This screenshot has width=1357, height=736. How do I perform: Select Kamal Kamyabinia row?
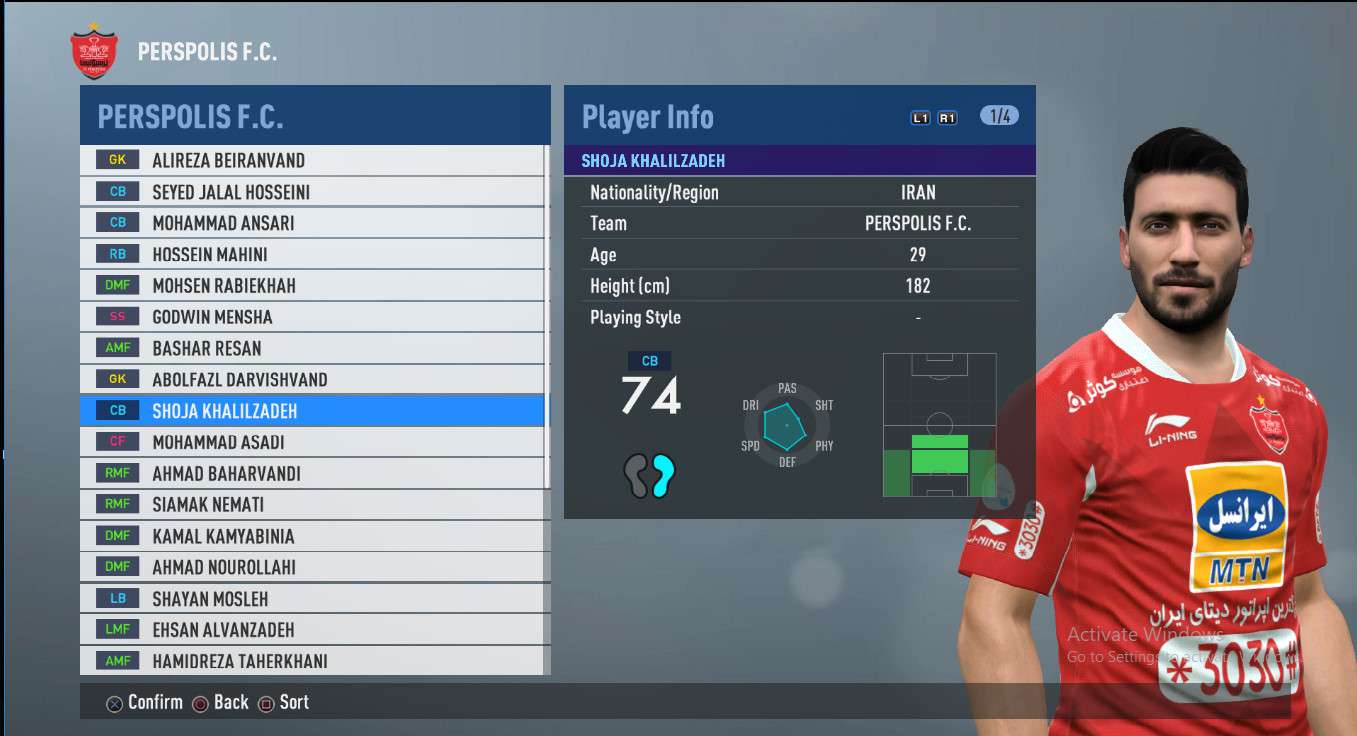pos(313,536)
